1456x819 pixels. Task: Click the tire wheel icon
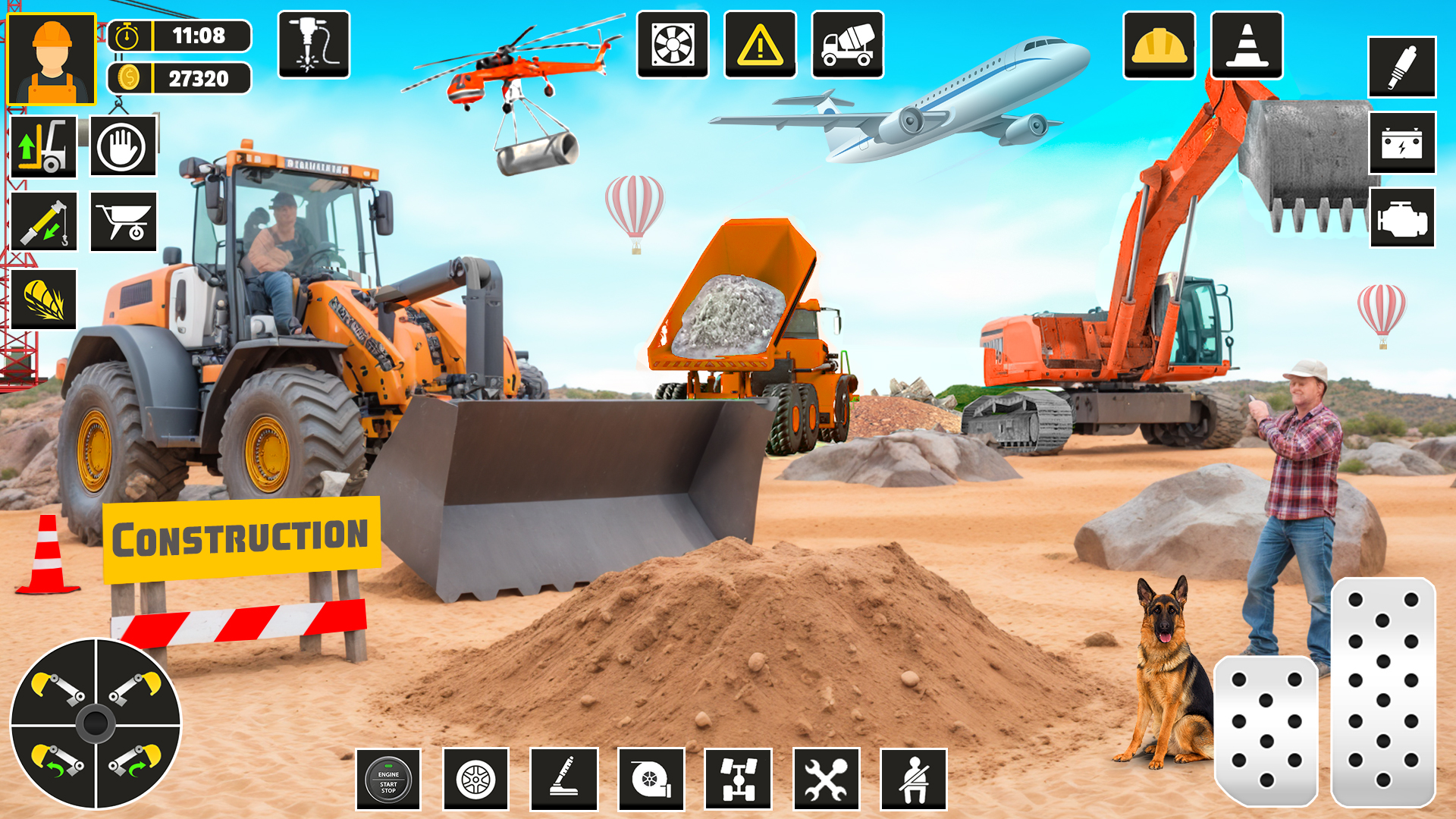coord(476,780)
